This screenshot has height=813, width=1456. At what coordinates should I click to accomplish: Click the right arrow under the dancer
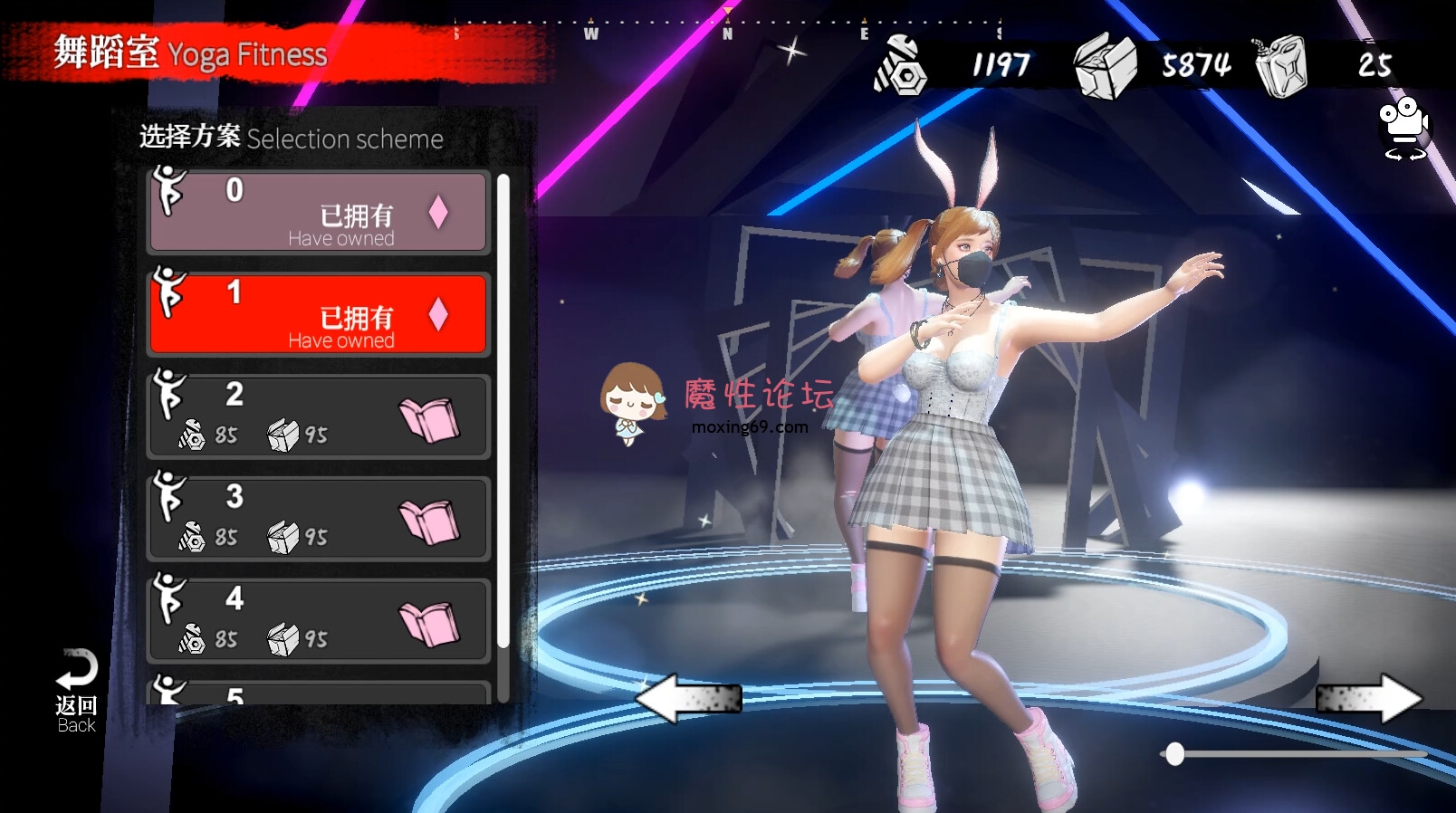tap(1368, 698)
